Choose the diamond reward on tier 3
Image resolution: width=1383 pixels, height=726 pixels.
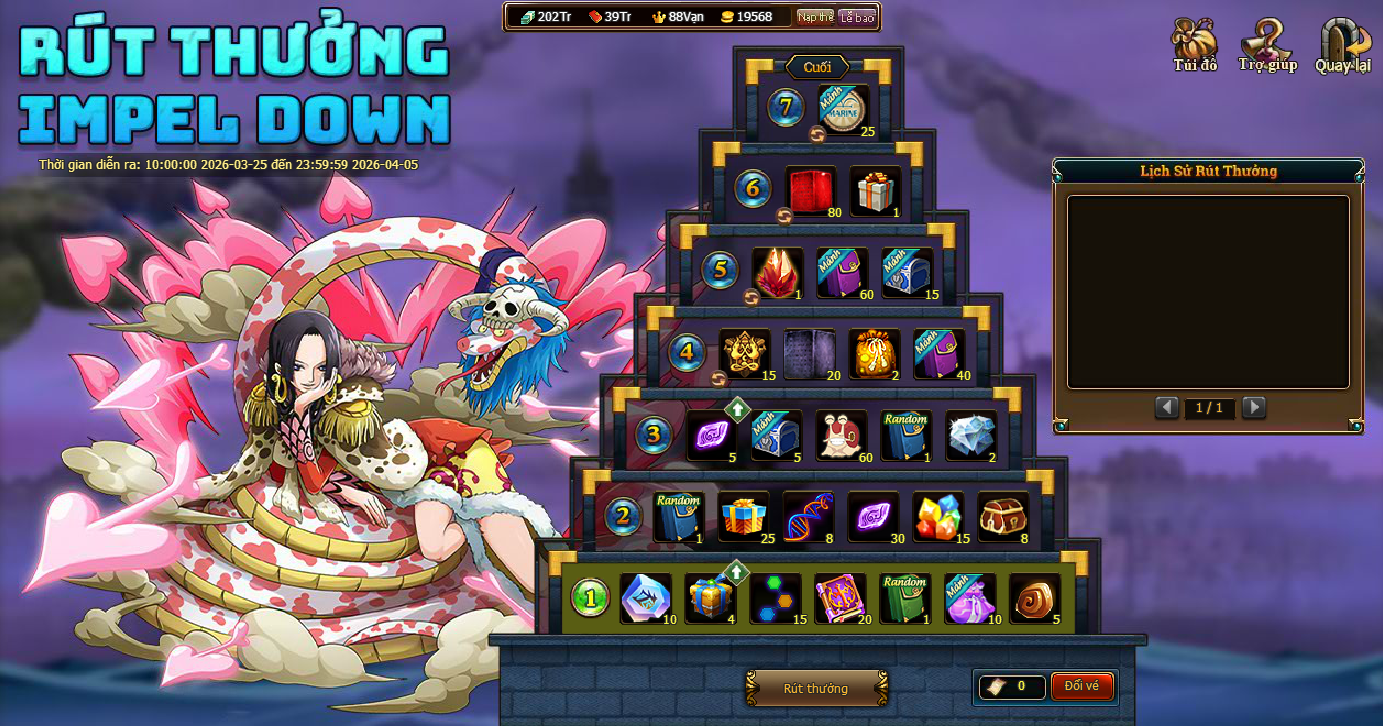tap(971, 435)
